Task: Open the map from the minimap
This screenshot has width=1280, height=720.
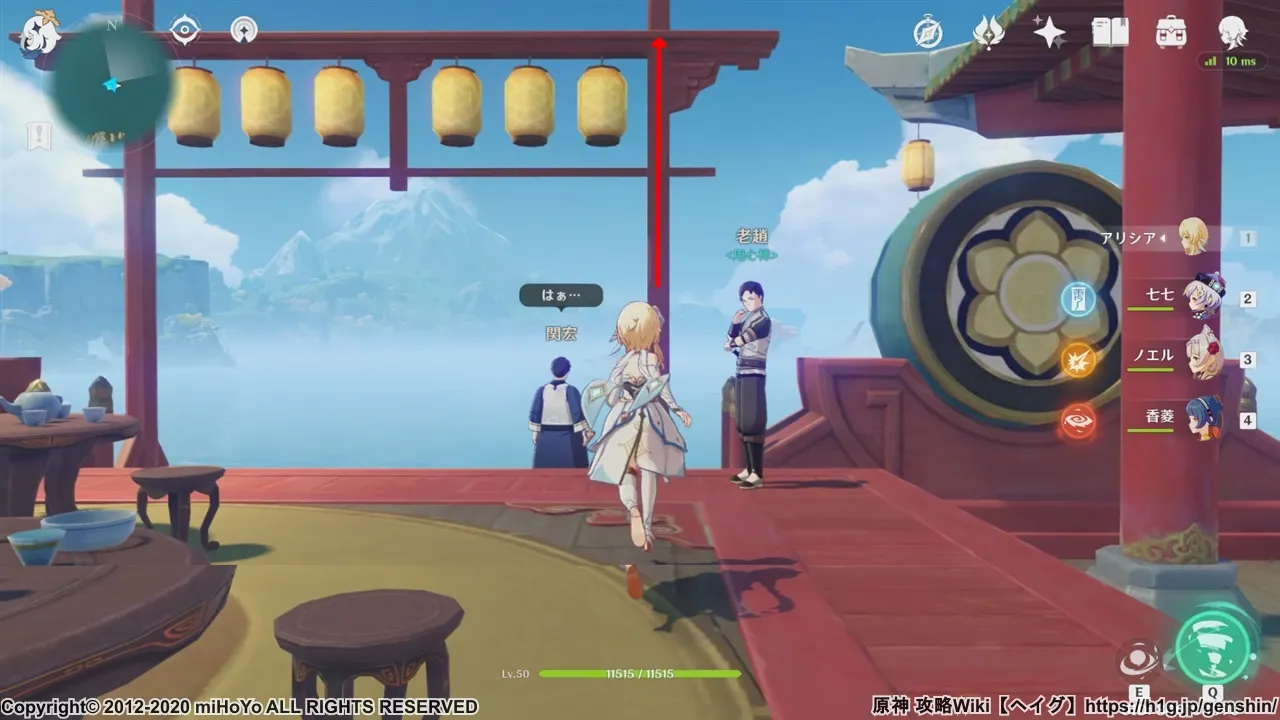Action: [112, 86]
